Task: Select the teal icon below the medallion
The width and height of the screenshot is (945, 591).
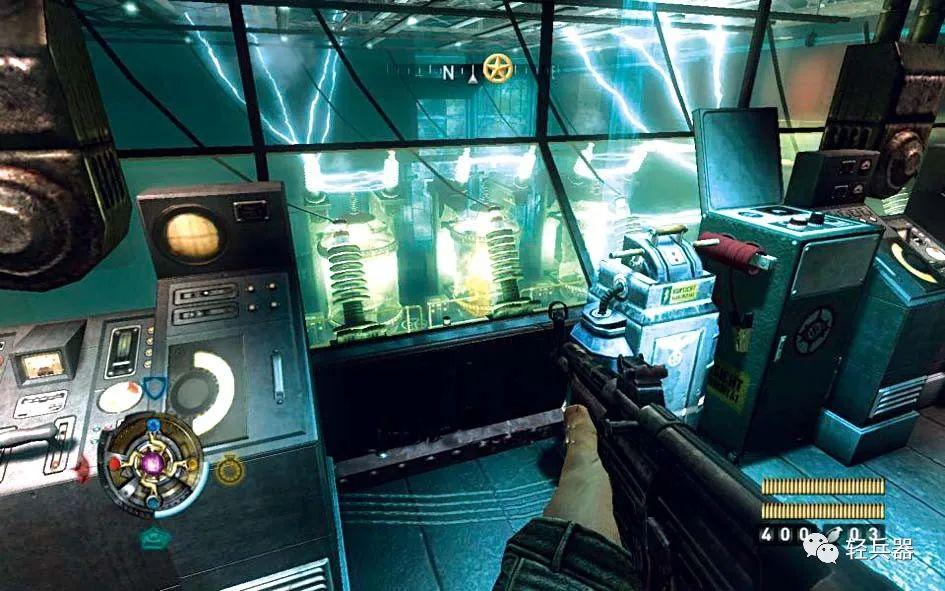Action: click(155, 538)
